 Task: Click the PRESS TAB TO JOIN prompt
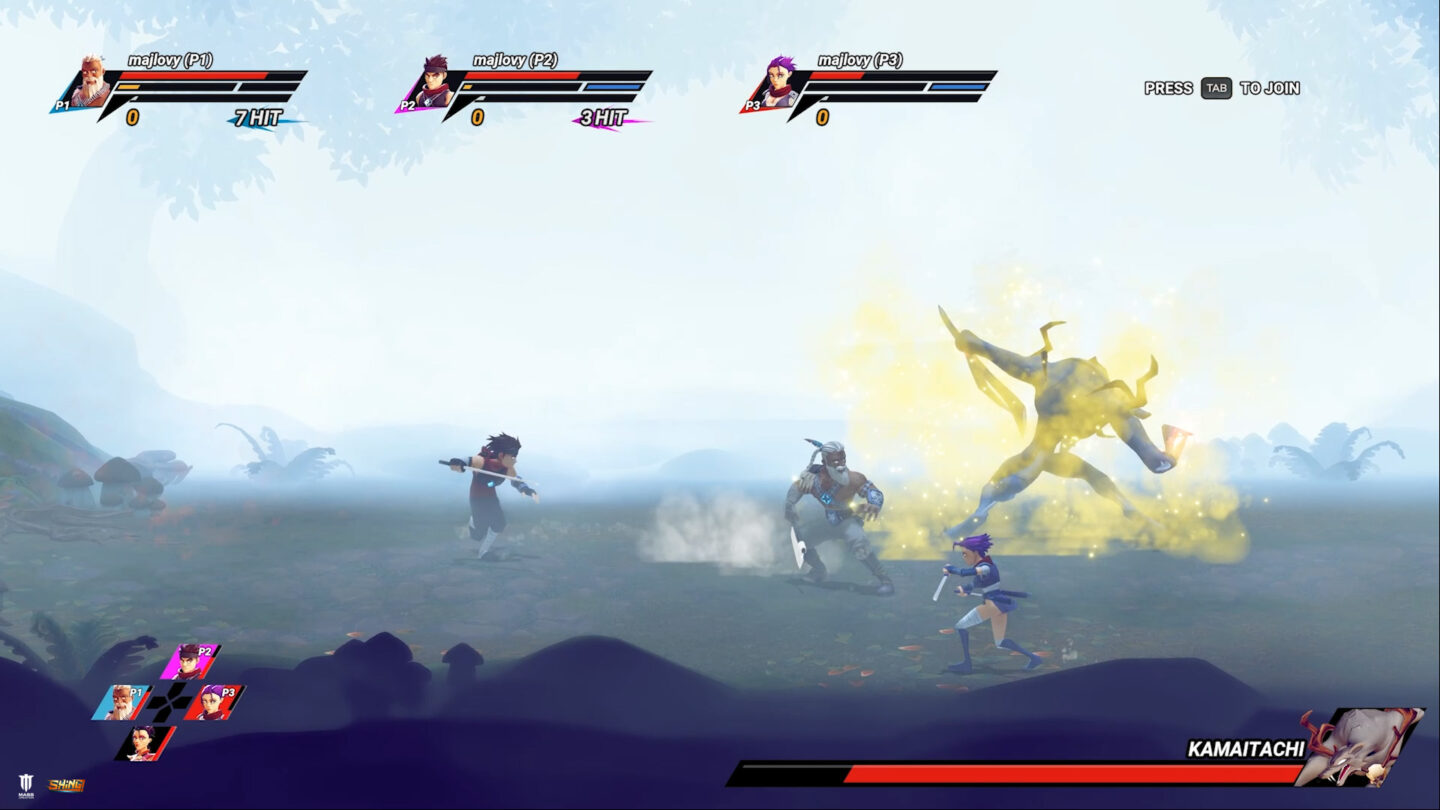tap(1220, 89)
